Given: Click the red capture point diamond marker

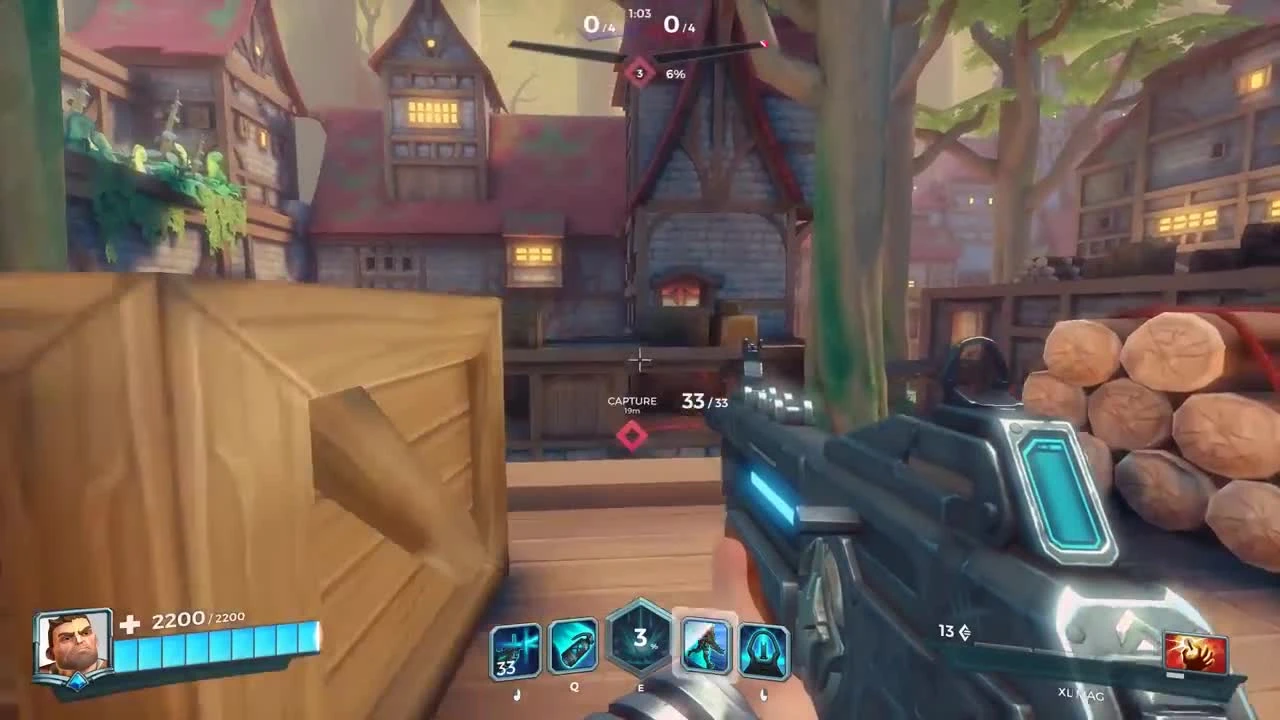Looking at the screenshot, I should 631,434.
